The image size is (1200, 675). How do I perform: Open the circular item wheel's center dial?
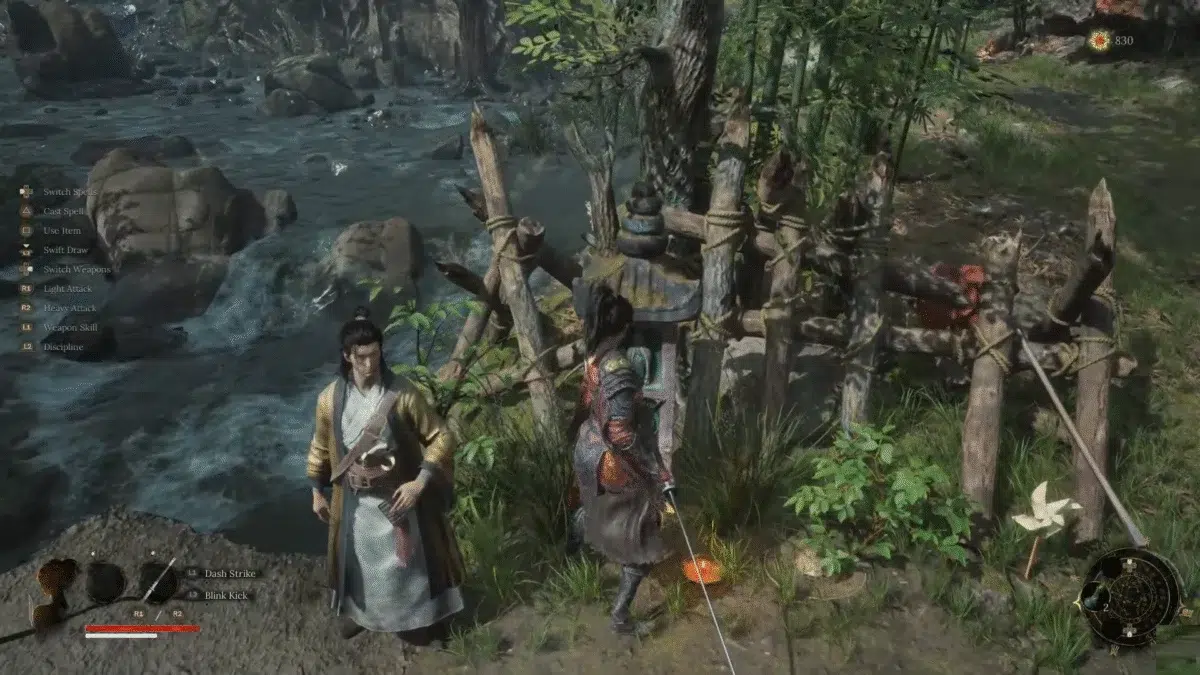point(1131,598)
